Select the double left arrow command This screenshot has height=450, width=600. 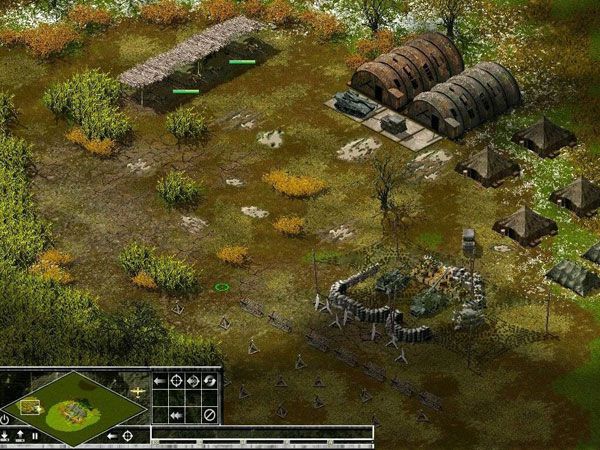[176, 414]
